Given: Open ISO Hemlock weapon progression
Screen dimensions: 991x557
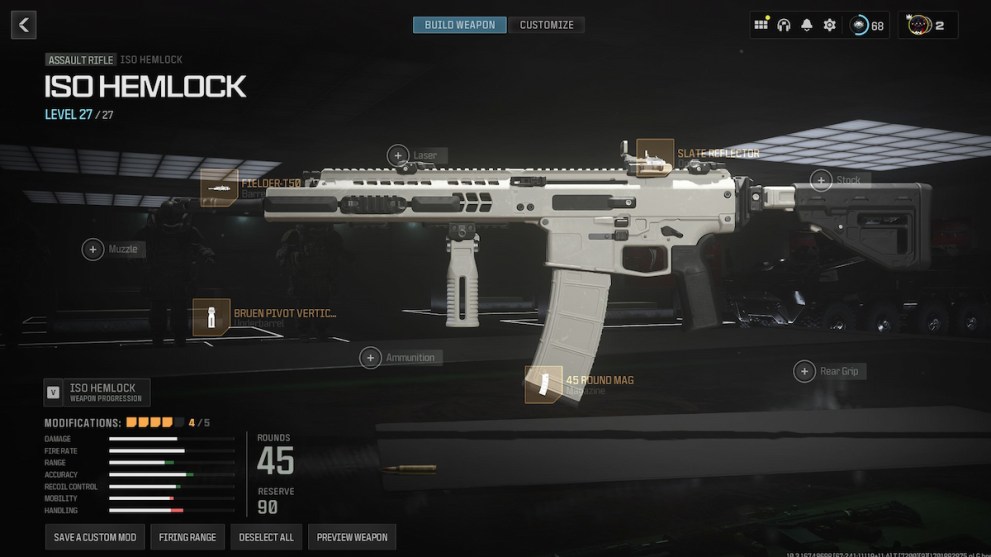Looking at the screenshot, I should [x=97, y=392].
